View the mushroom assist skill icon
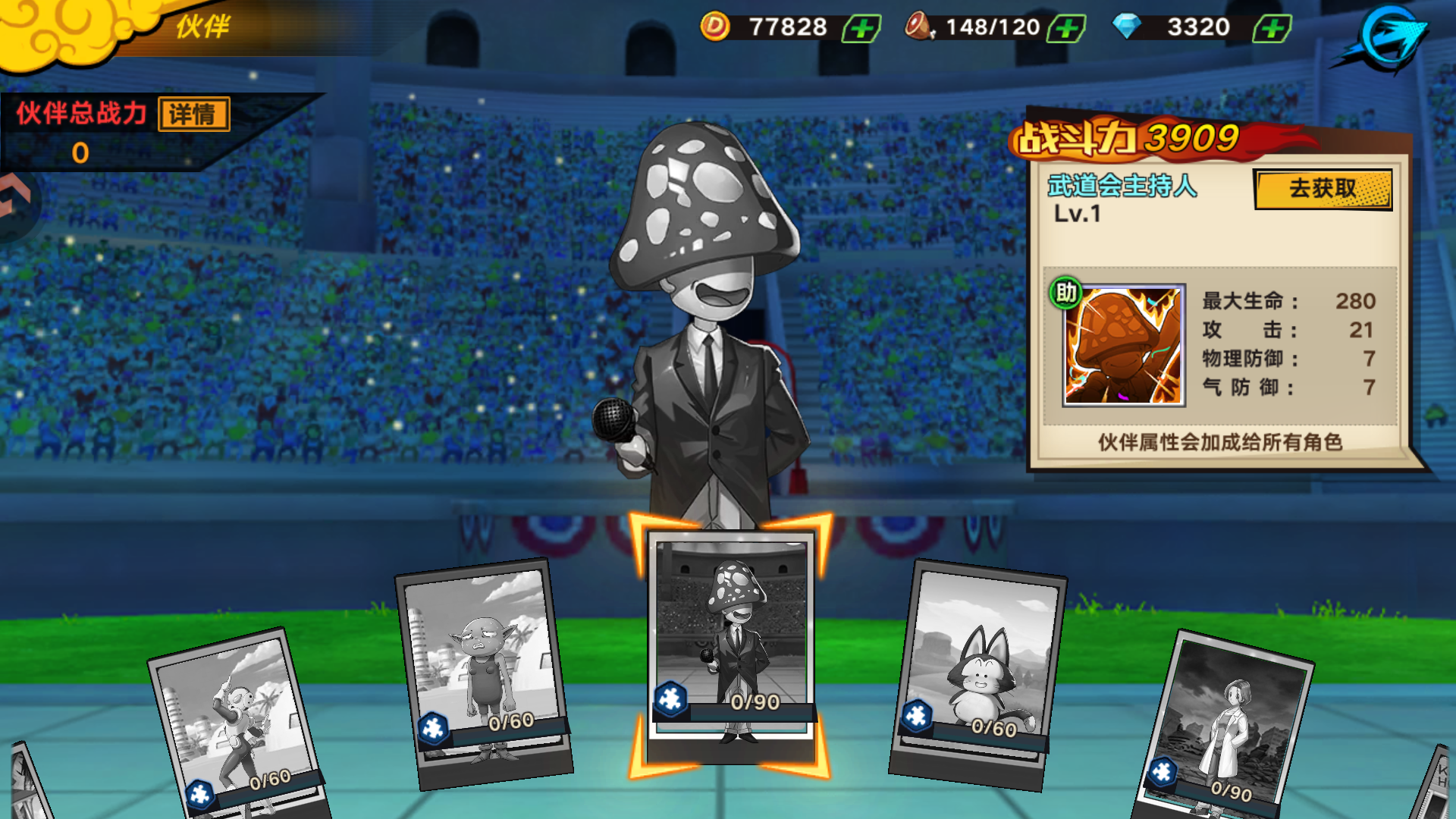The width and height of the screenshot is (1456, 819). 1123,346
